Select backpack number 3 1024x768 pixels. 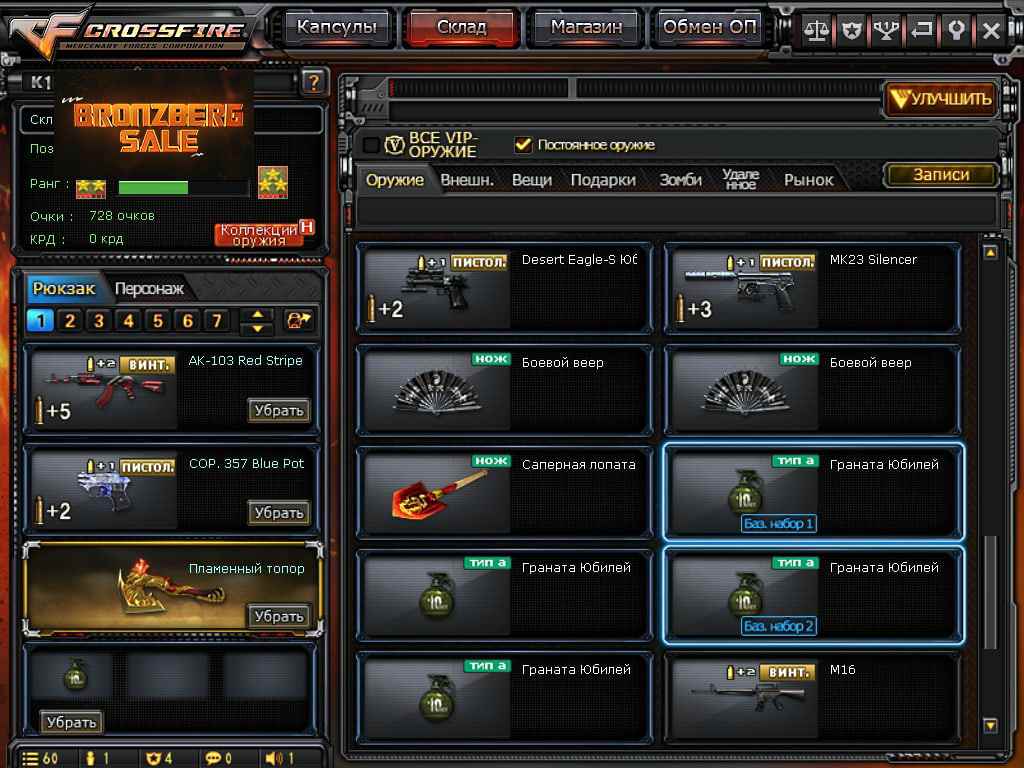click(99, 321)
